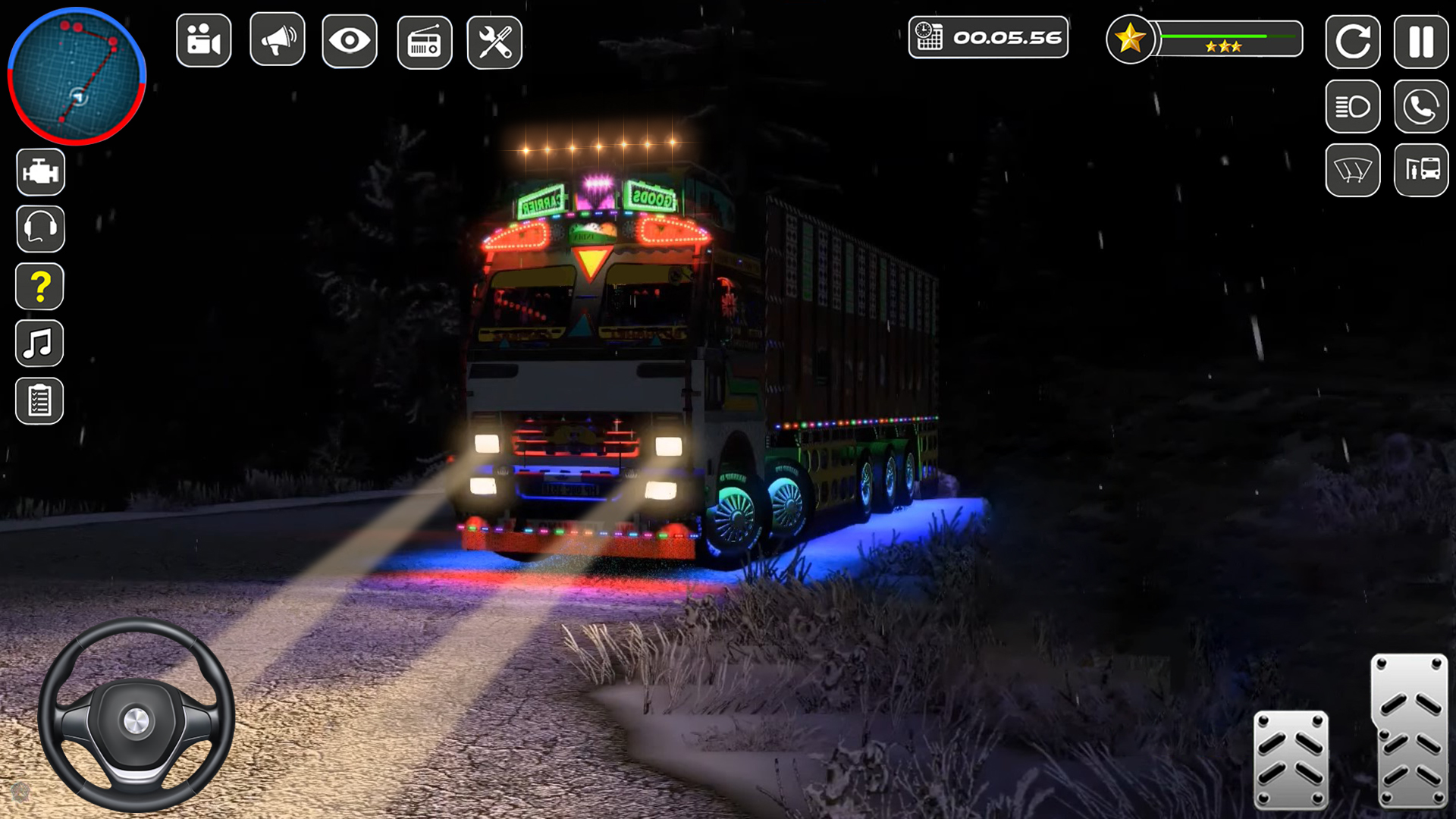Turn on the windshield wipers
The image size is (1456, 819).
pos(1353,171)
